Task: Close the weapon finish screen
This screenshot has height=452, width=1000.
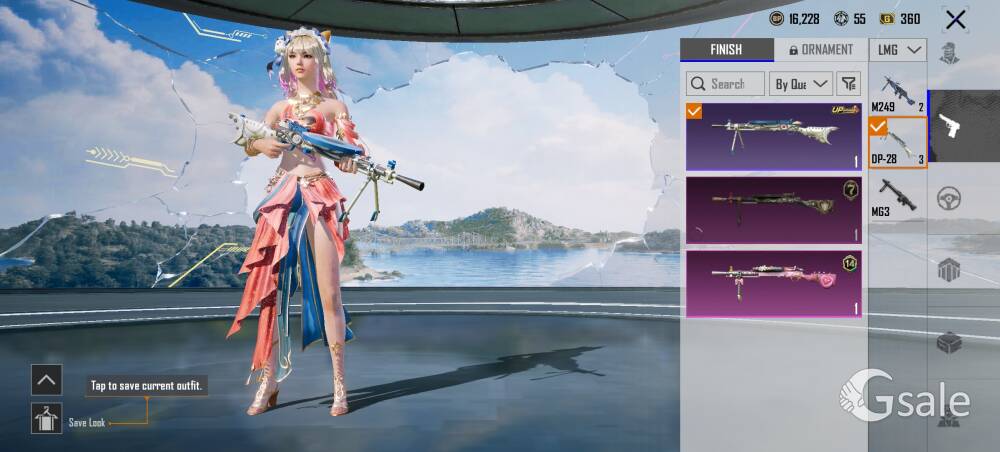Action: [x=956, y=19]
